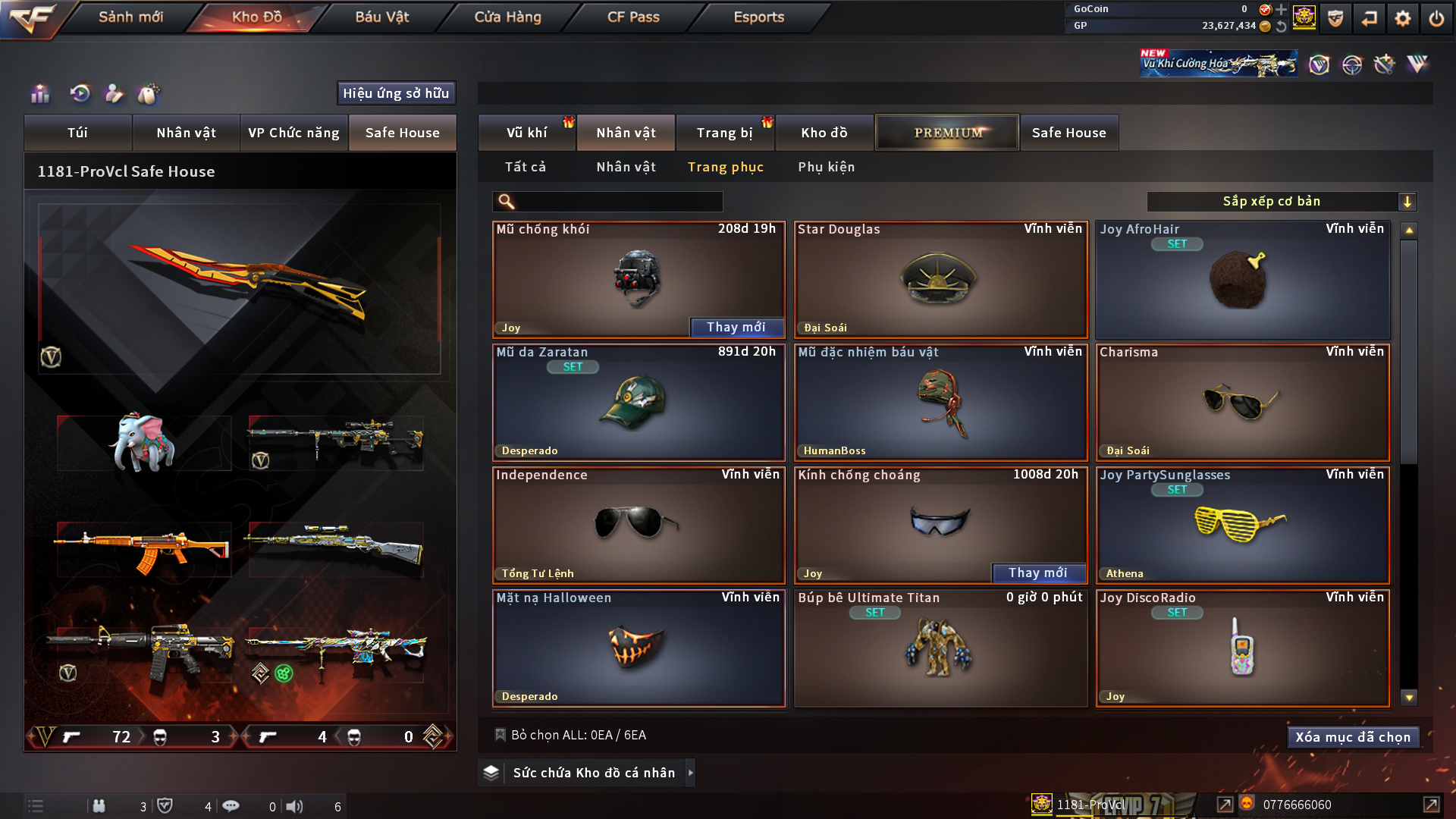Go to the Cửa Hàng shop
The image size is (1456, 819).
507,17
